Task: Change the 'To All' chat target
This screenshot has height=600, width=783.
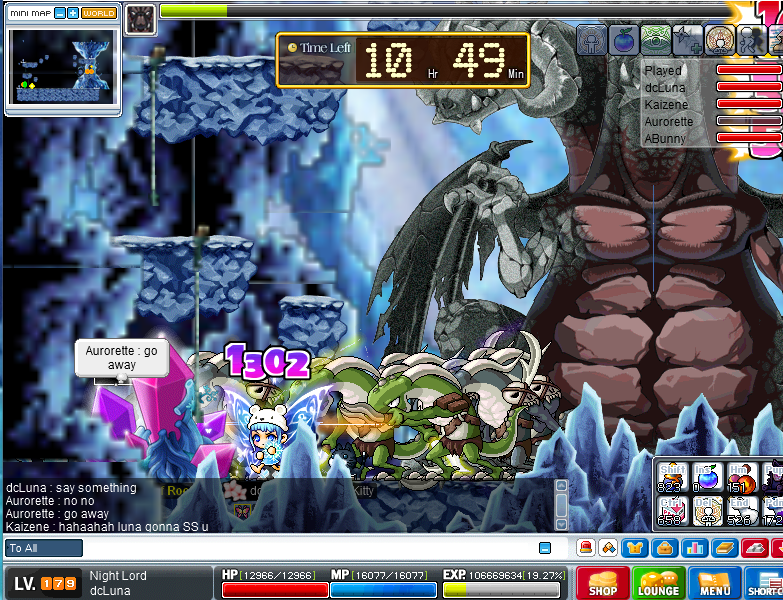Action: click(44, 548)
